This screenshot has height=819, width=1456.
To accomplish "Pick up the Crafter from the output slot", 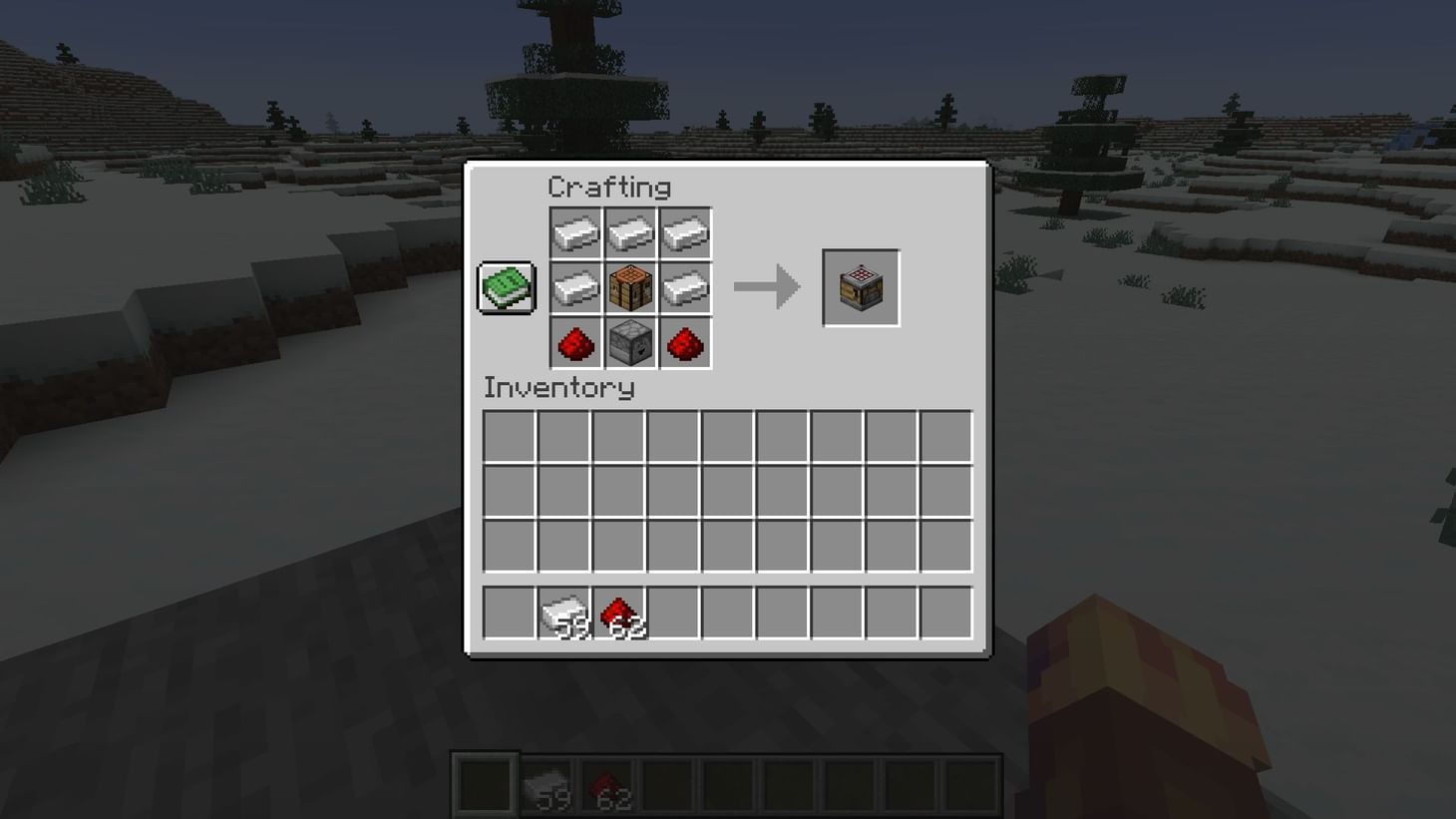I will pyautogui.click(x=860, y=287).
